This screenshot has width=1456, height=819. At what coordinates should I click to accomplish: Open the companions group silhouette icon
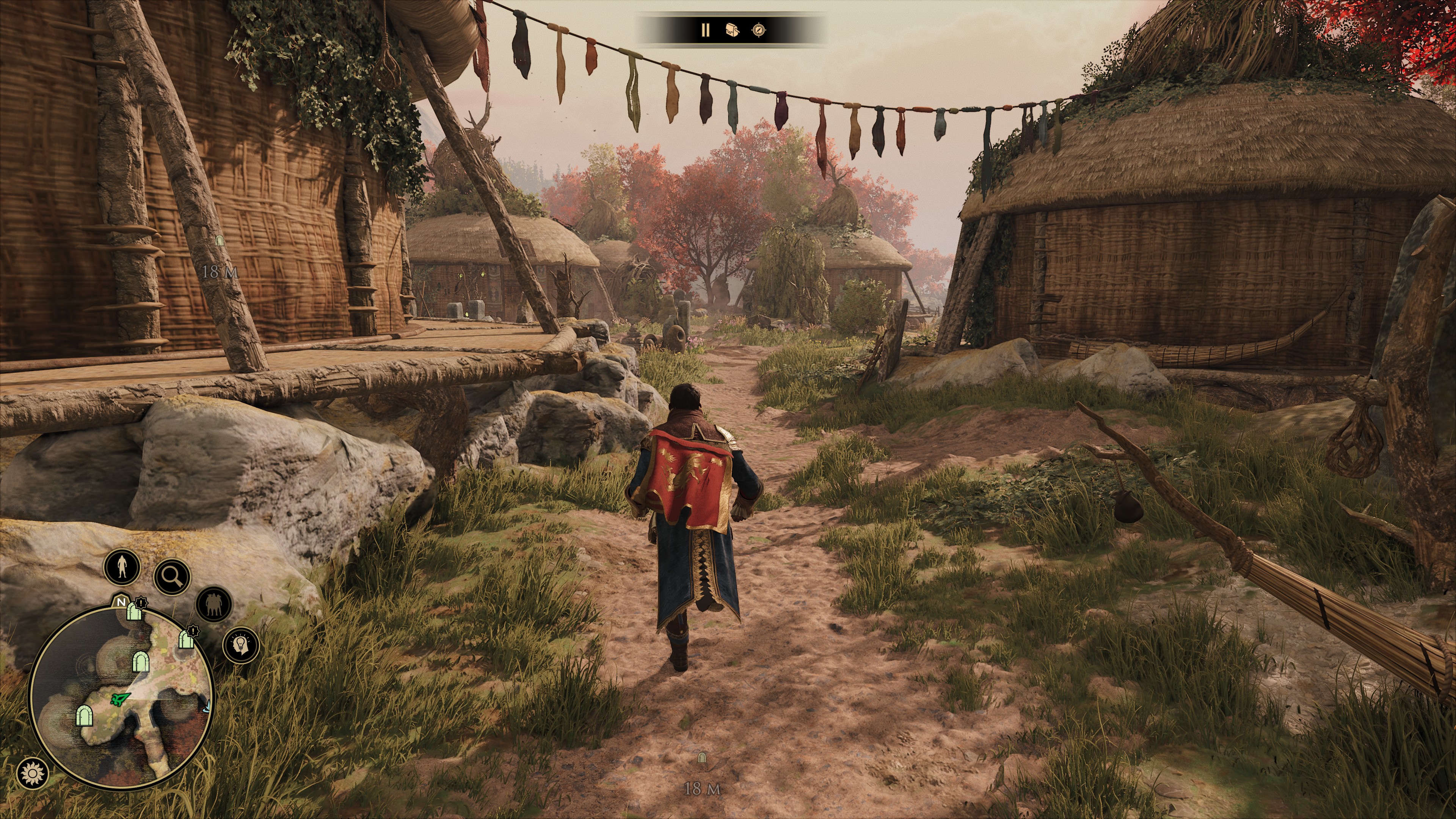tap(214, 604)
